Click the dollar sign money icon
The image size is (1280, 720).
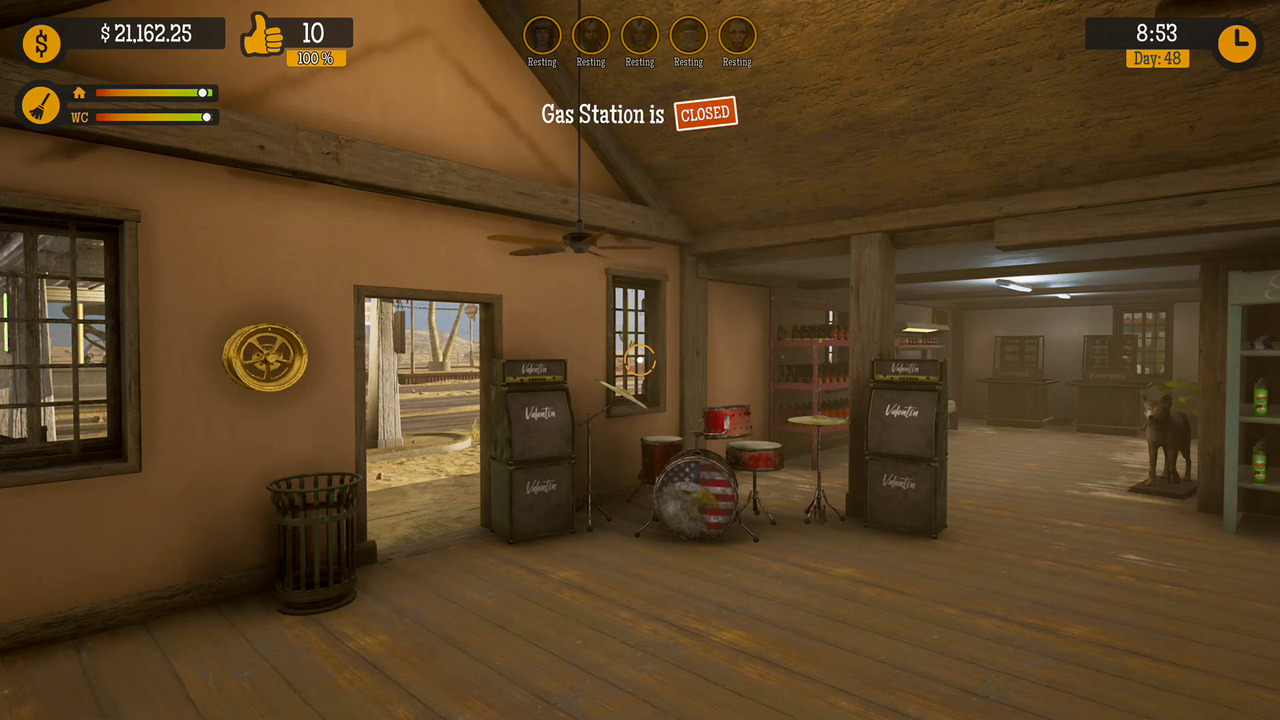click(x=41, y=43)
